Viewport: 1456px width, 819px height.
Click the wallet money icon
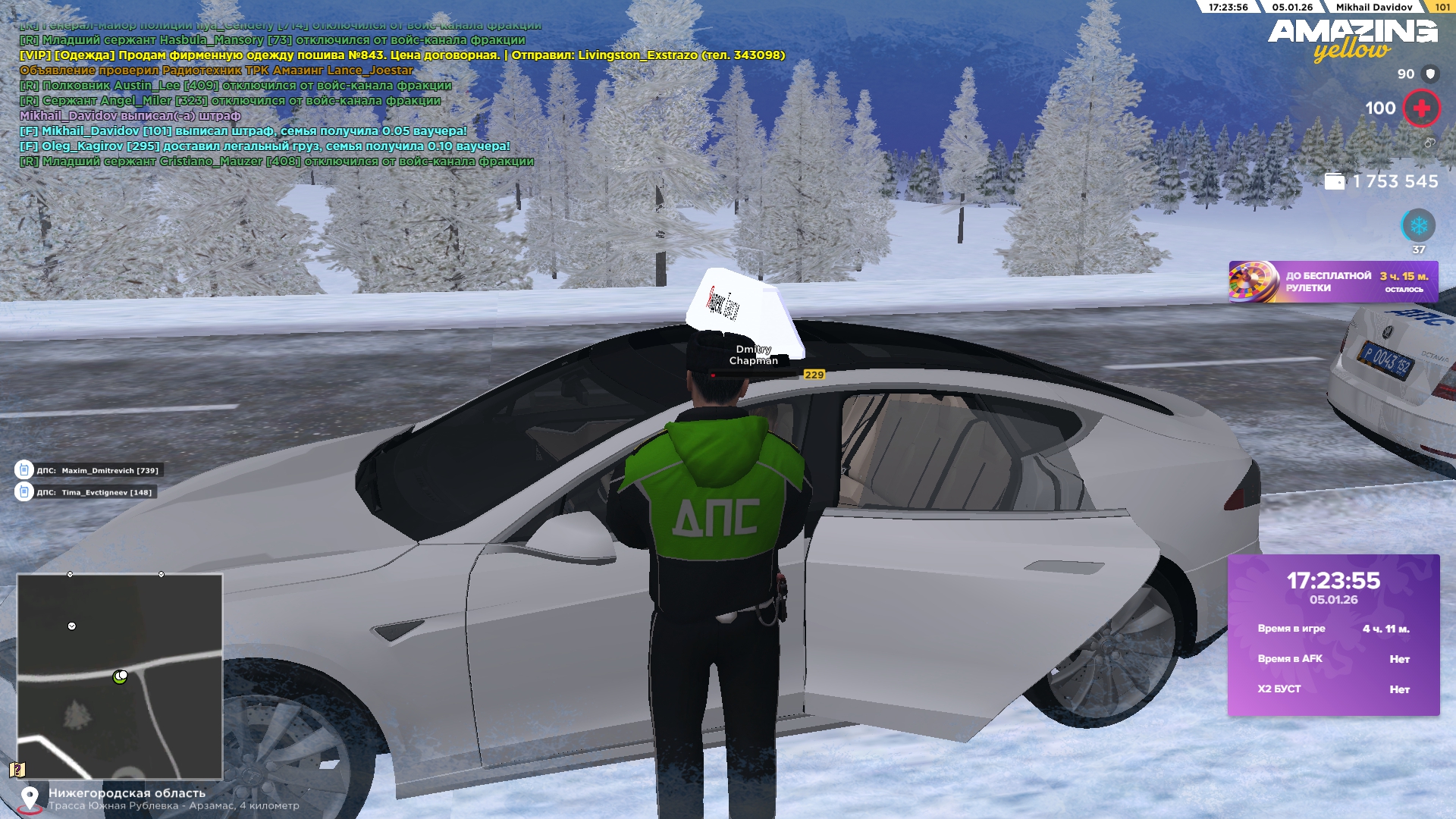[1334, 182]
